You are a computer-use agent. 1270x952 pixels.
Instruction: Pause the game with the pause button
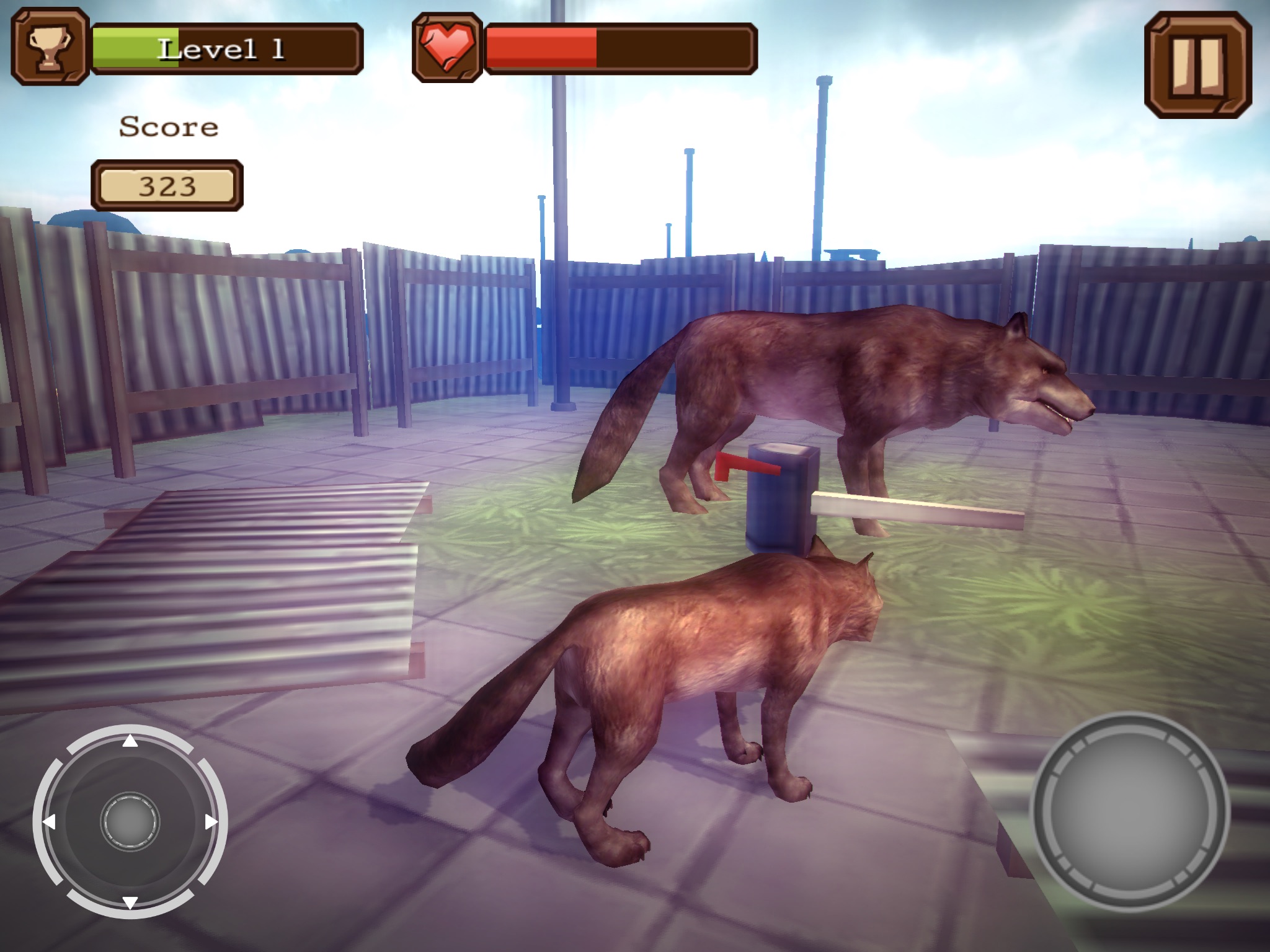click(x=1197, y=64)
